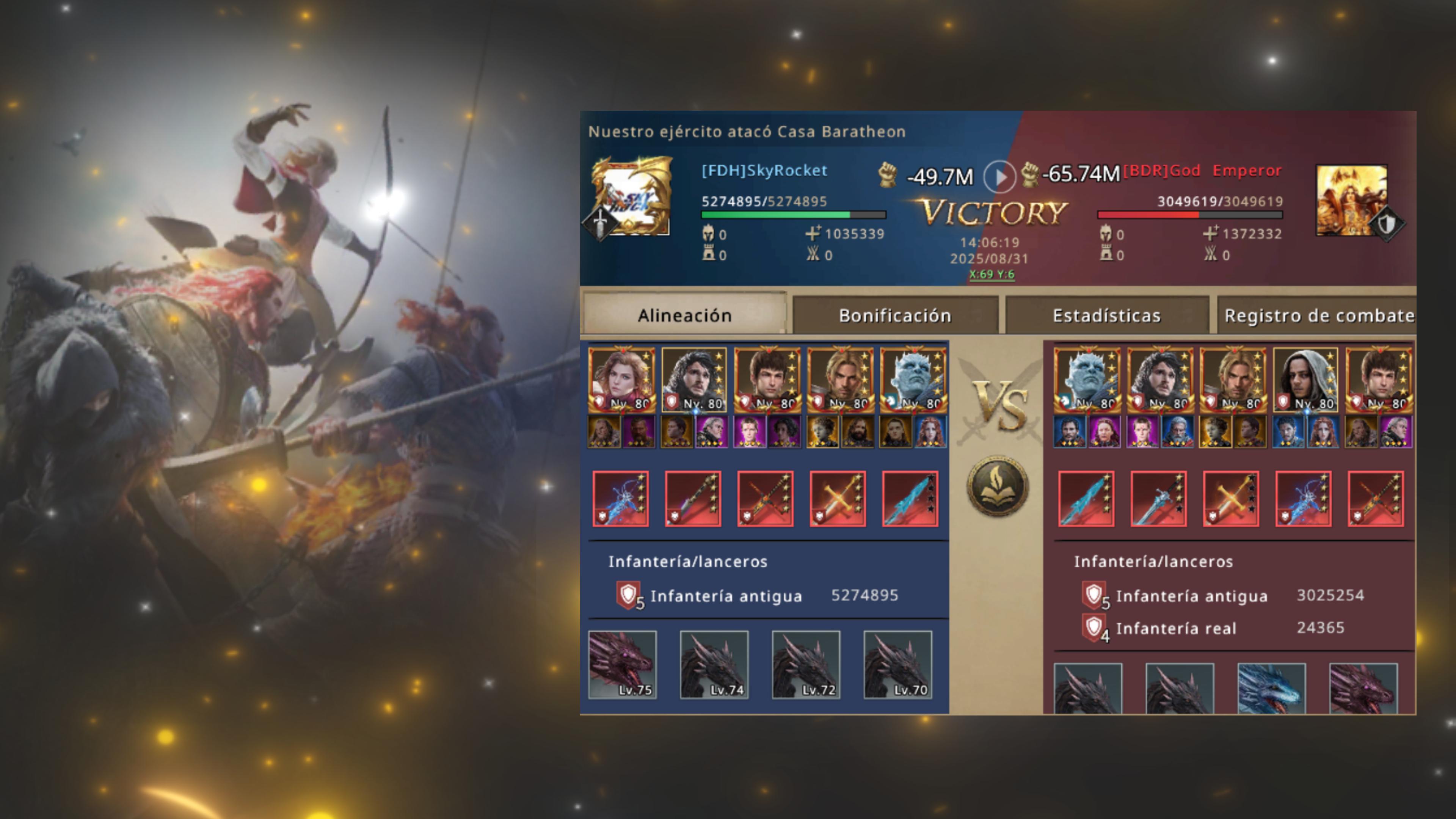The image size is (1456, 819).
Task: Choose the Lv.74 black dragon
Action: point(714,665)
